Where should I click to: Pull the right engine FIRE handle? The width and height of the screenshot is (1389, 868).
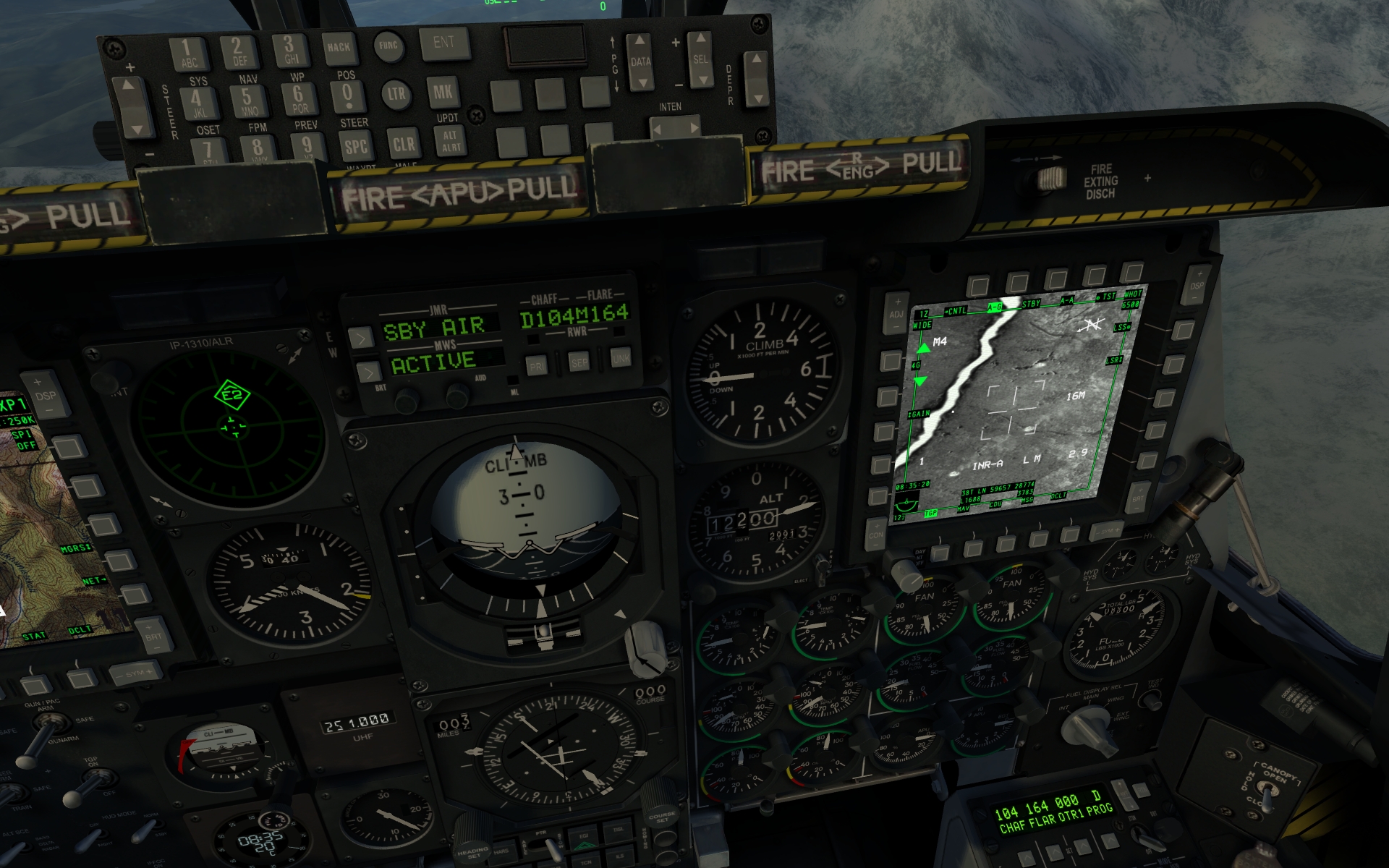859,168
